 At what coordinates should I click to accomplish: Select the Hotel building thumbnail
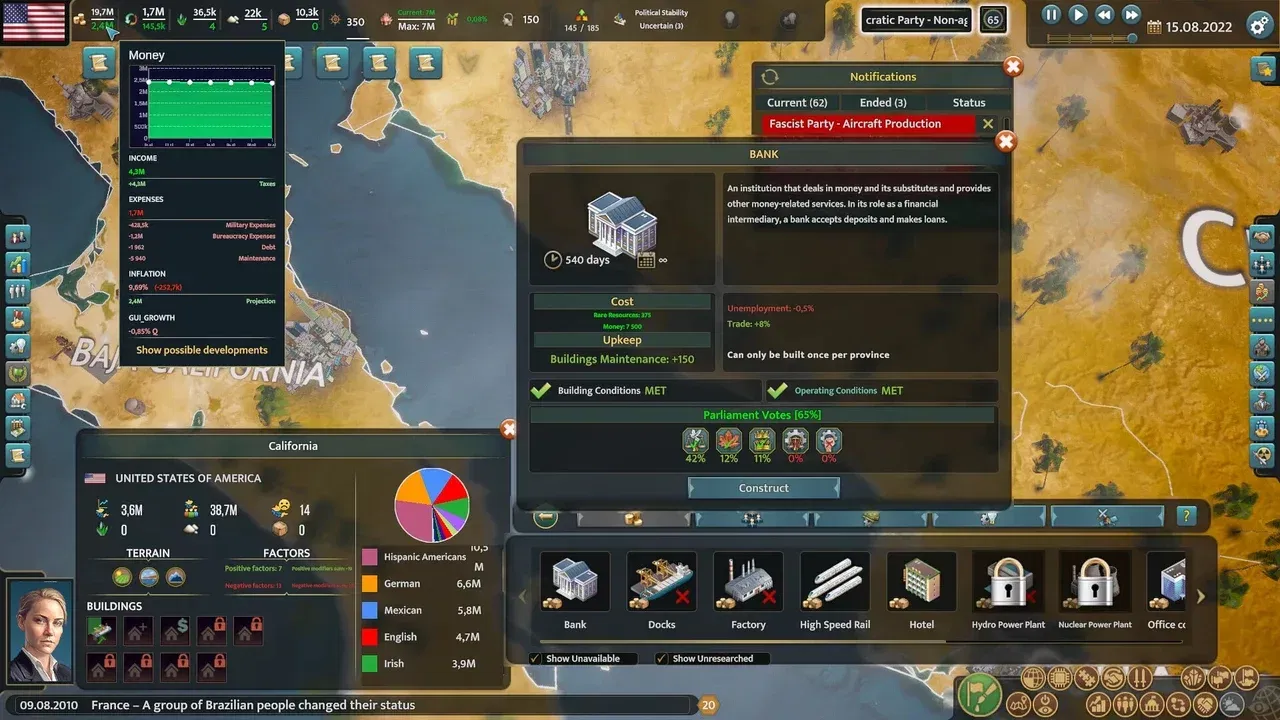click(x=920, y=582)
